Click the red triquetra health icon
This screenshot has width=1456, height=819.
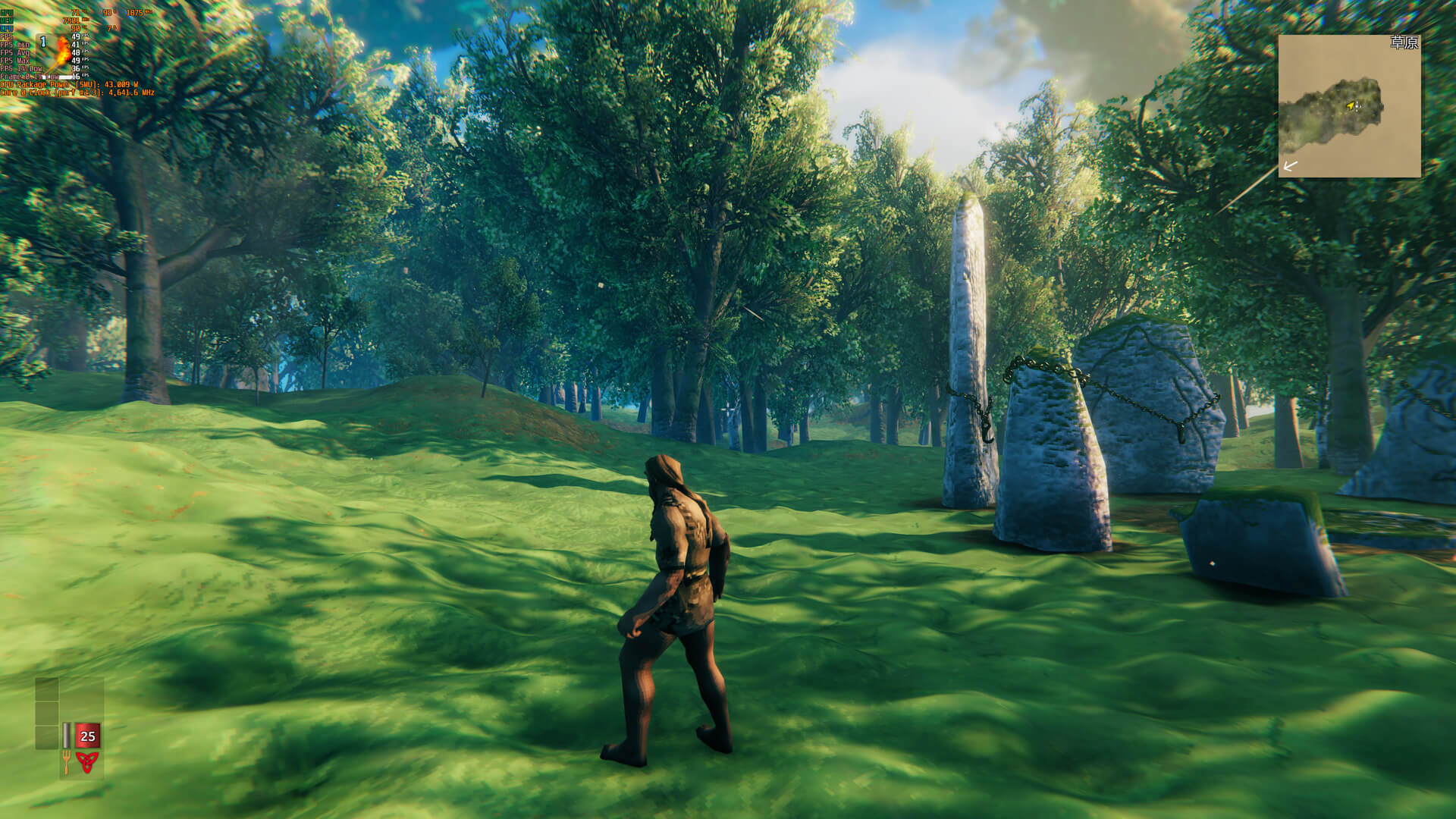87,761
